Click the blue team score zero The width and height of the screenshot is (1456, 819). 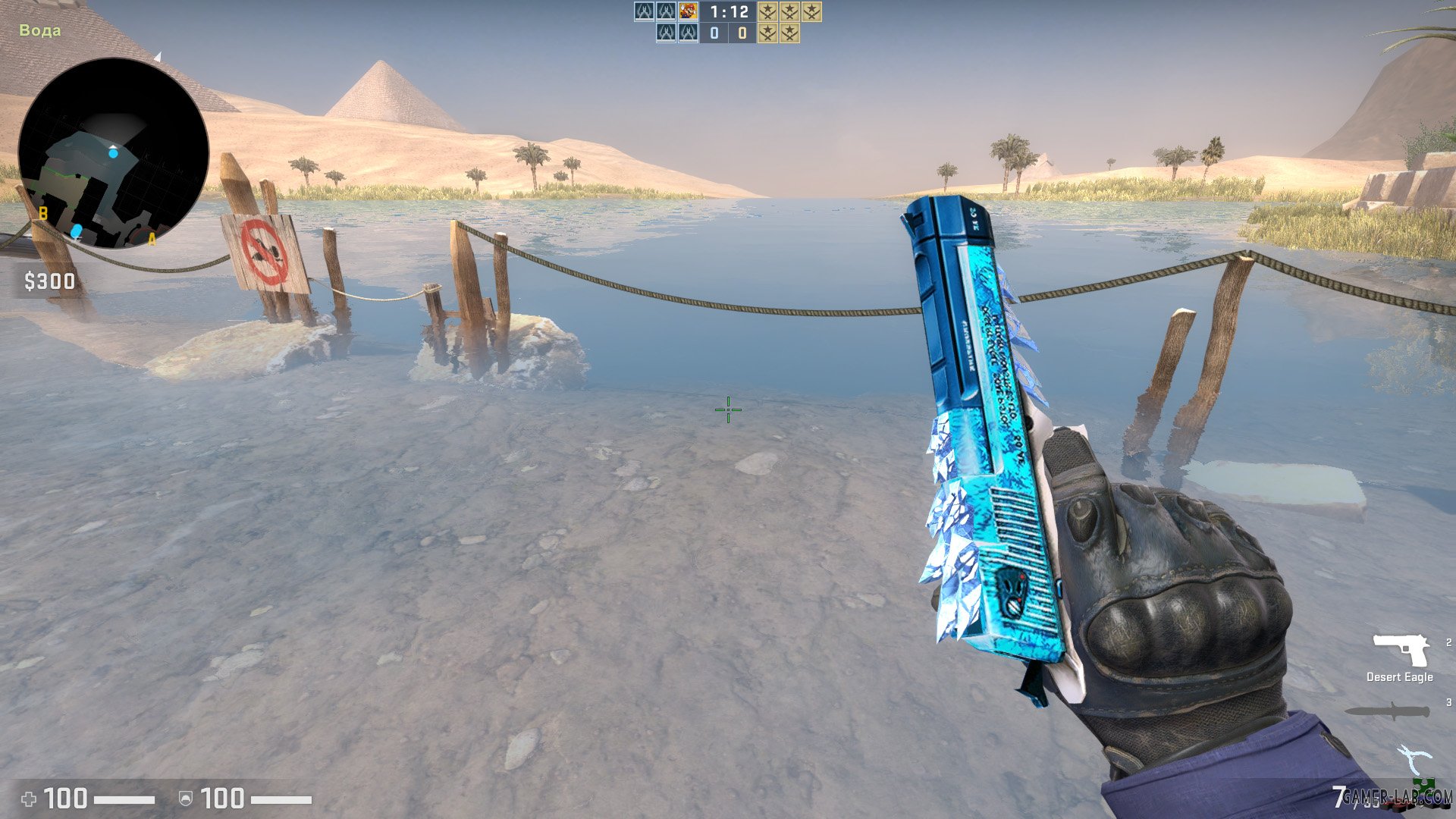pyautogui.click(x=714, y=33)
